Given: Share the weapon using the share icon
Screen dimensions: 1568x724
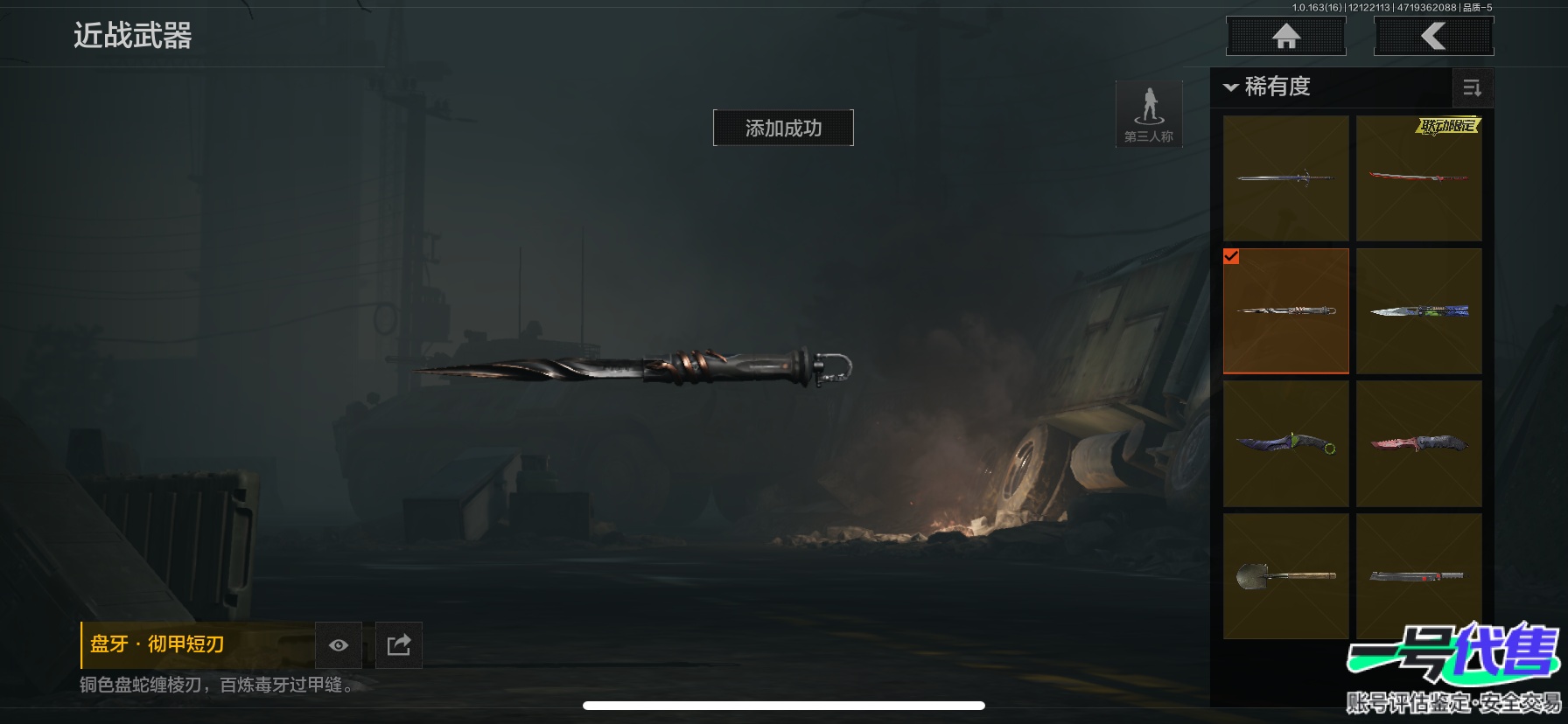Looking at the screenshot, I should click(399, 645).
